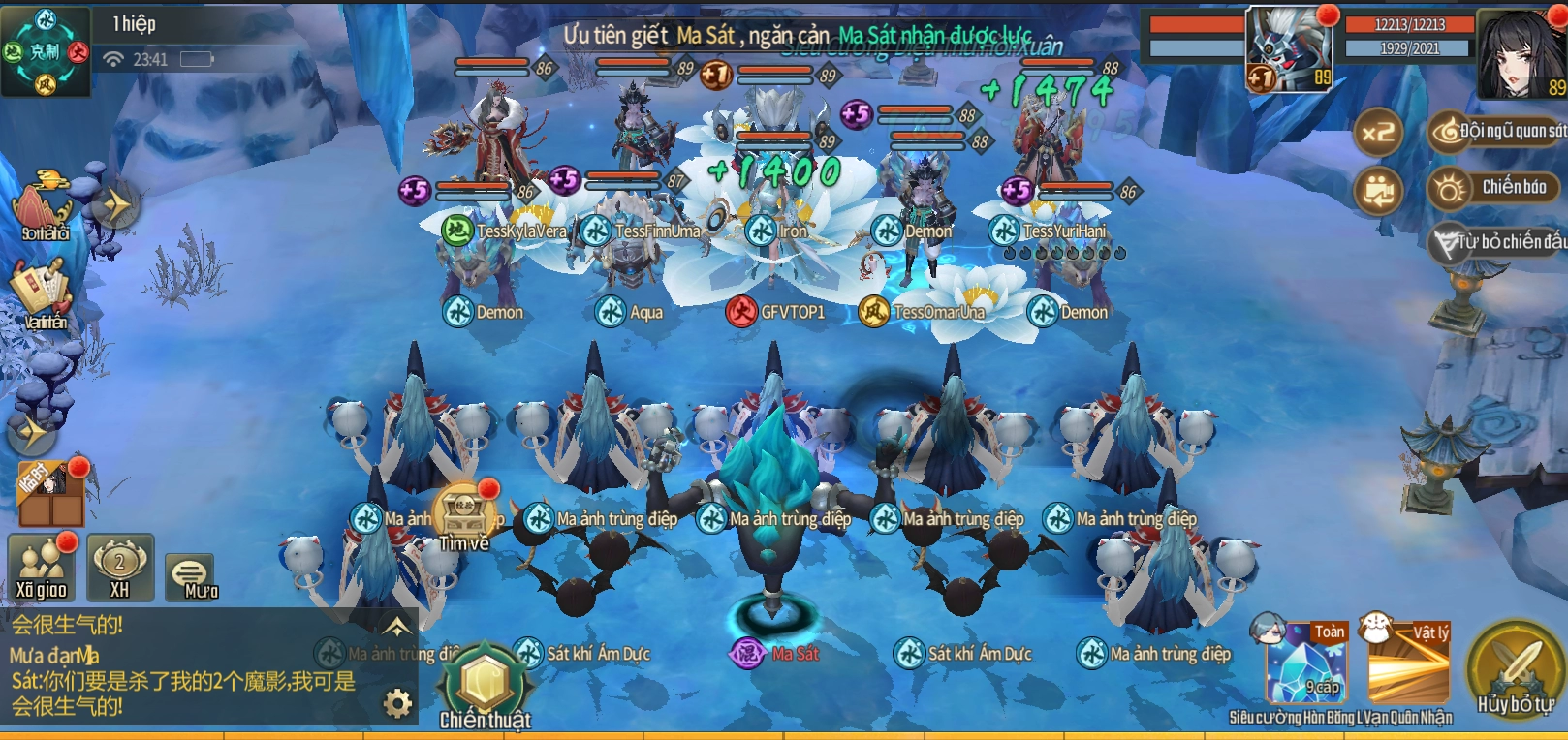Image resolution: width=1568 pixels, height=740 pixels.
Task: Open the Chiến báo battle report
Action: tap(1497, 187)
